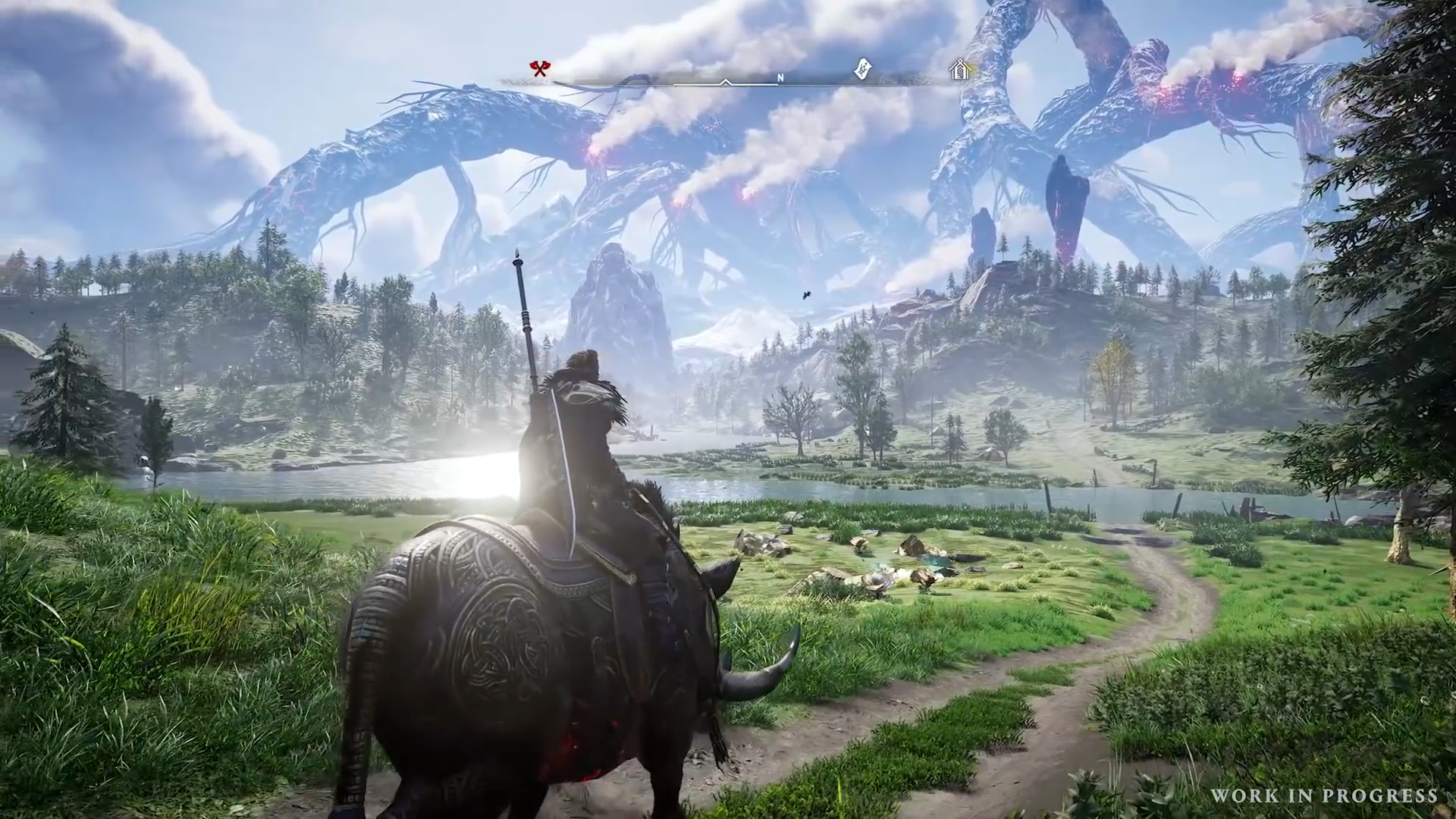Image resolution: width=1456 pixels, height=819 pixels.
Task: Click the house icon on the compass
Action: pyautogui.click(x=960, y=71)
